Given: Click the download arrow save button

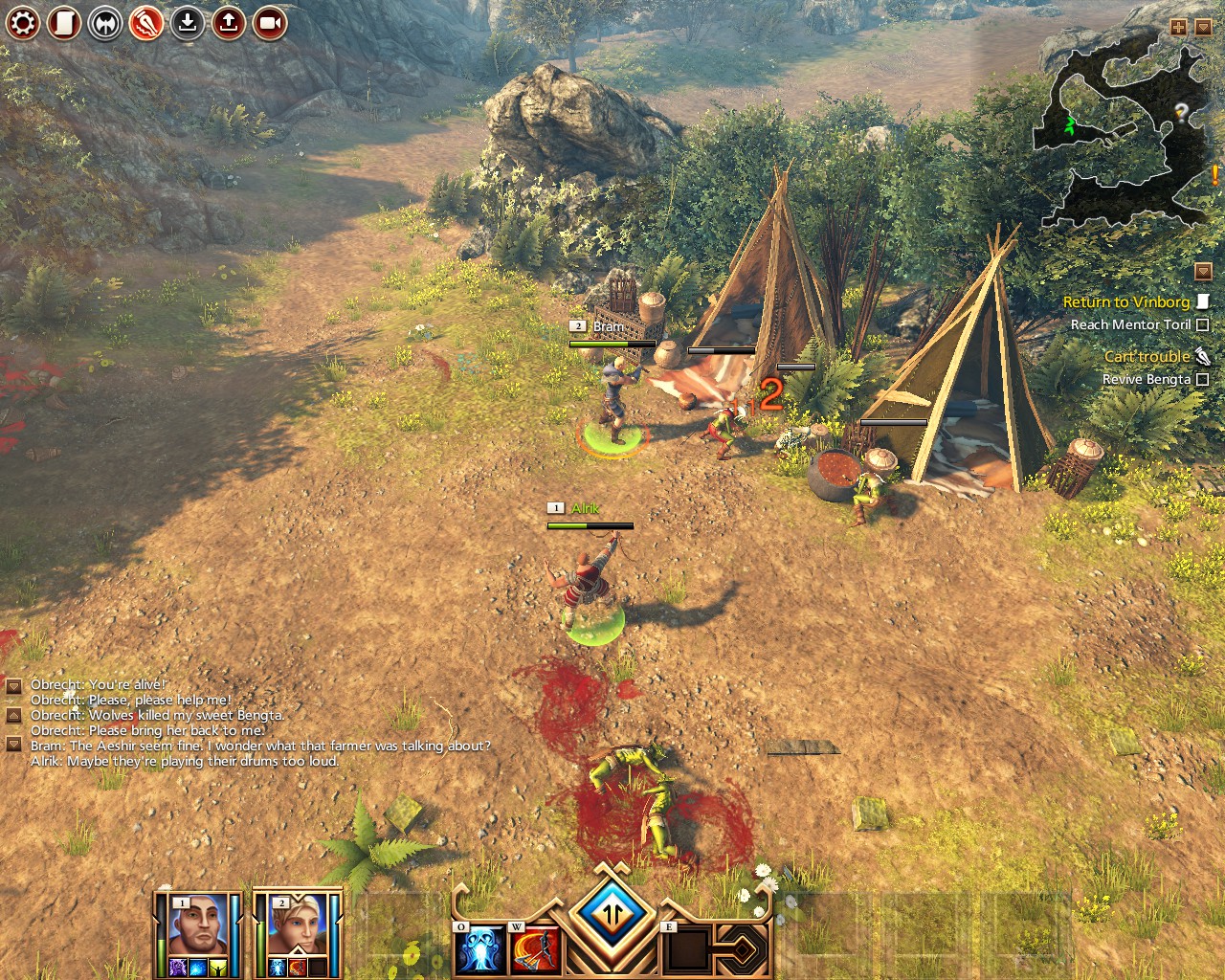Looking at the screenshot, I should (x=188, y=22).
